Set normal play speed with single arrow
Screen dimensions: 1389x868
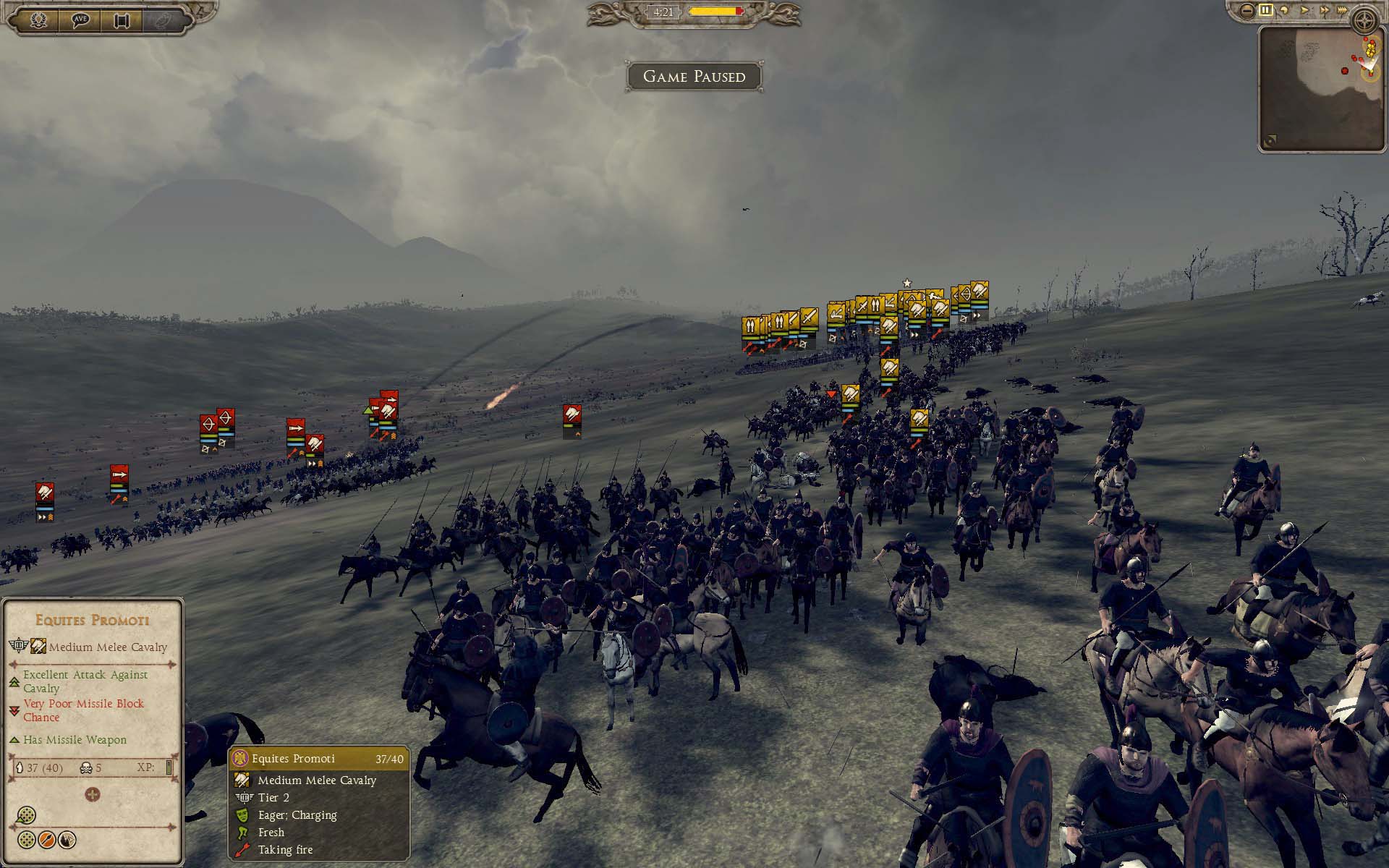pos(1305,10)
